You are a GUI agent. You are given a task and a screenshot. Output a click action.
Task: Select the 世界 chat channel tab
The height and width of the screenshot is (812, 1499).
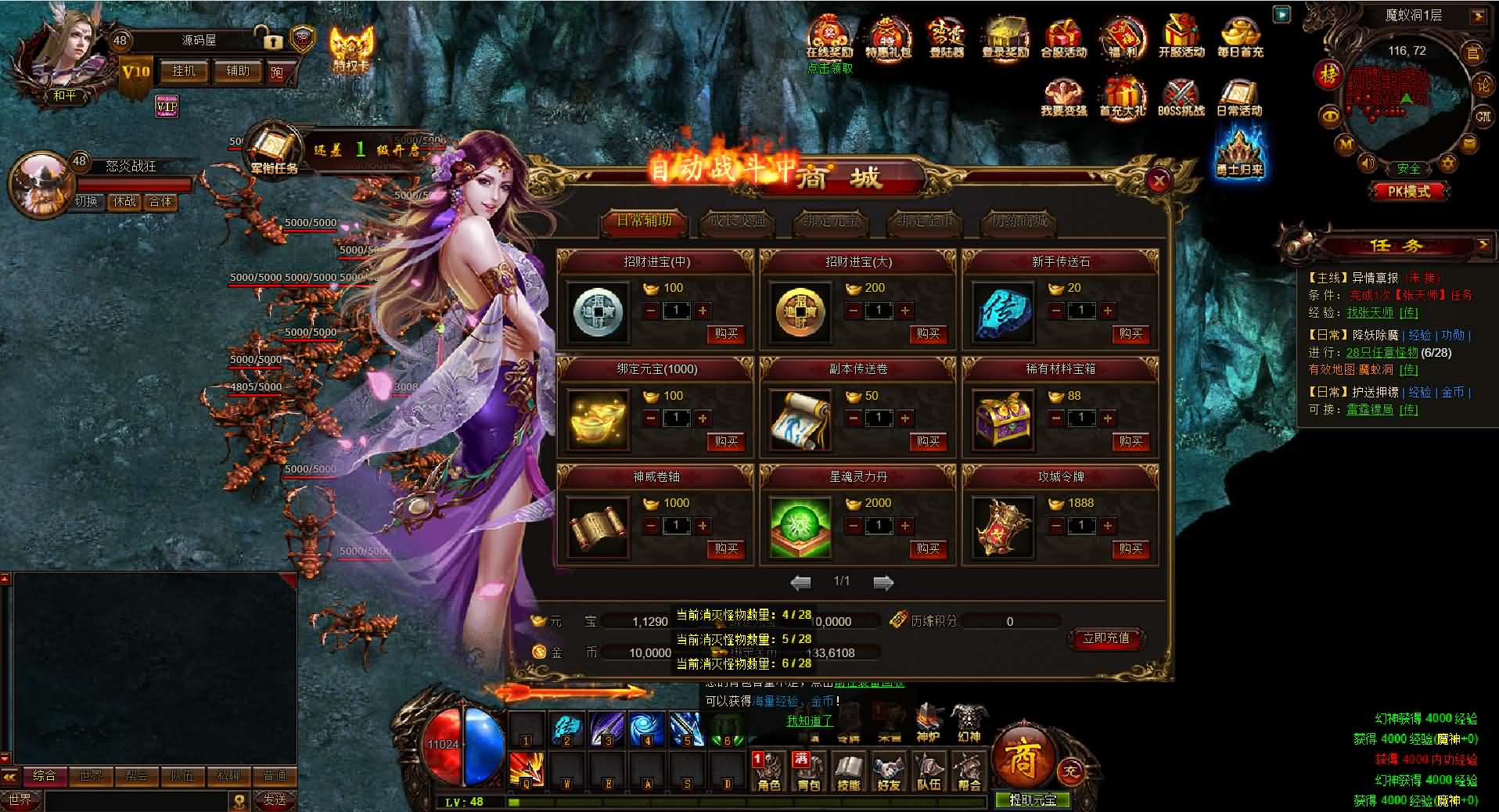point(91,776)
